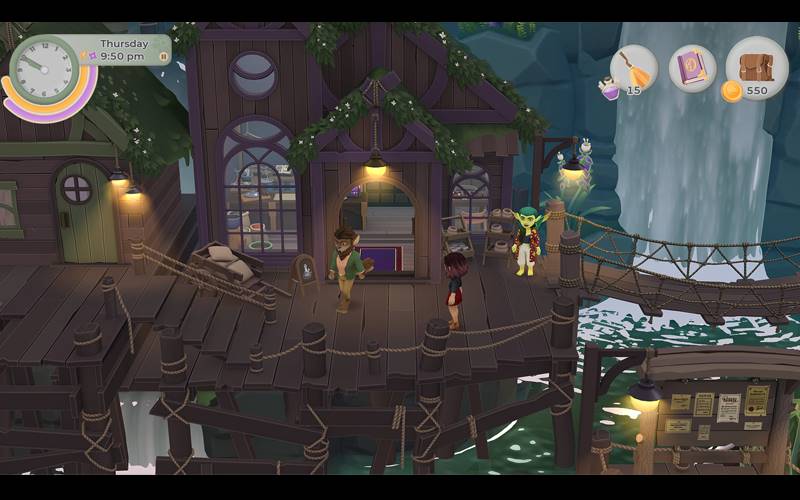Open the backpack inventory
Image resolution: width=800 pixels, height=500 pixels.
(x=757, y=67)
